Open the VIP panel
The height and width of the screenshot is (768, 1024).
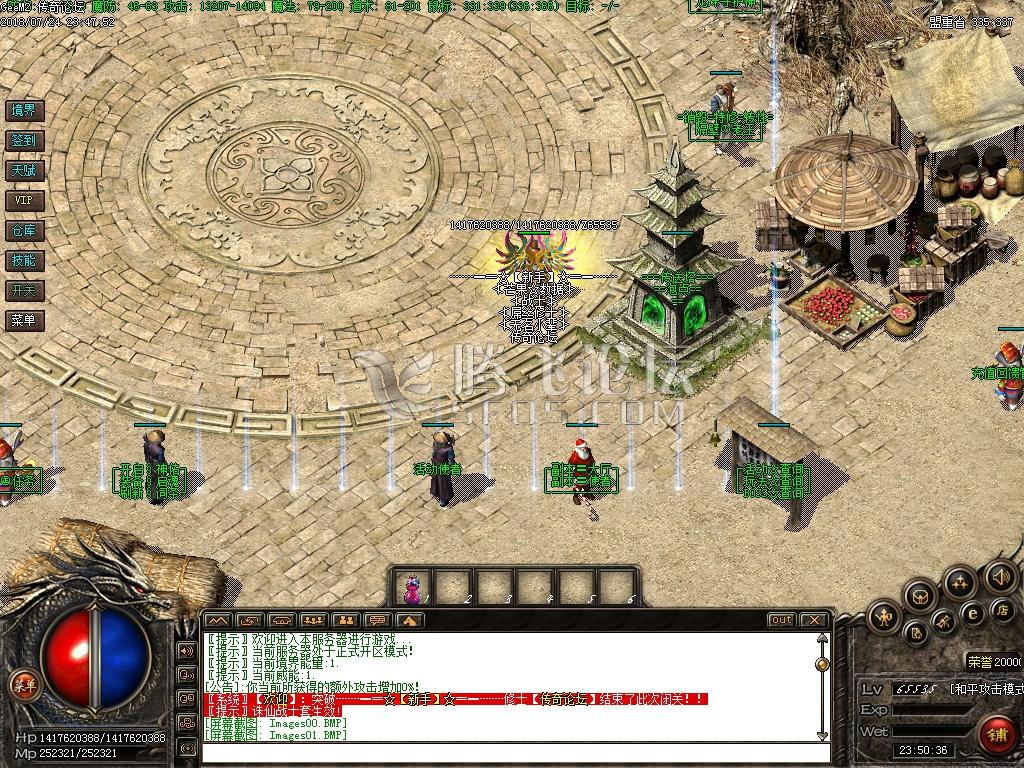[23, 201]
